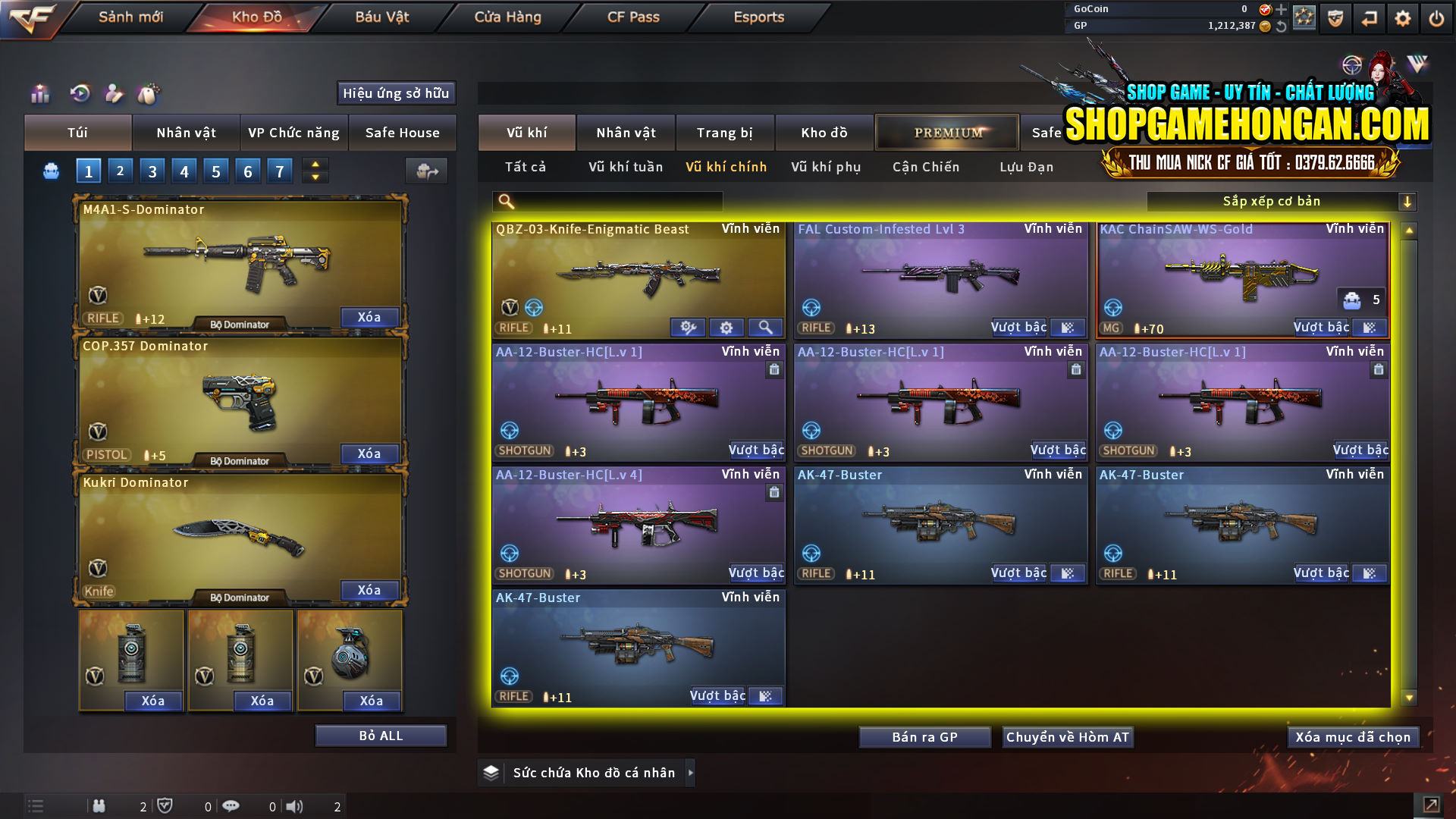The image size is (1456, 819).
Task: Click the power off icon top right corner
Action: 1437,17
